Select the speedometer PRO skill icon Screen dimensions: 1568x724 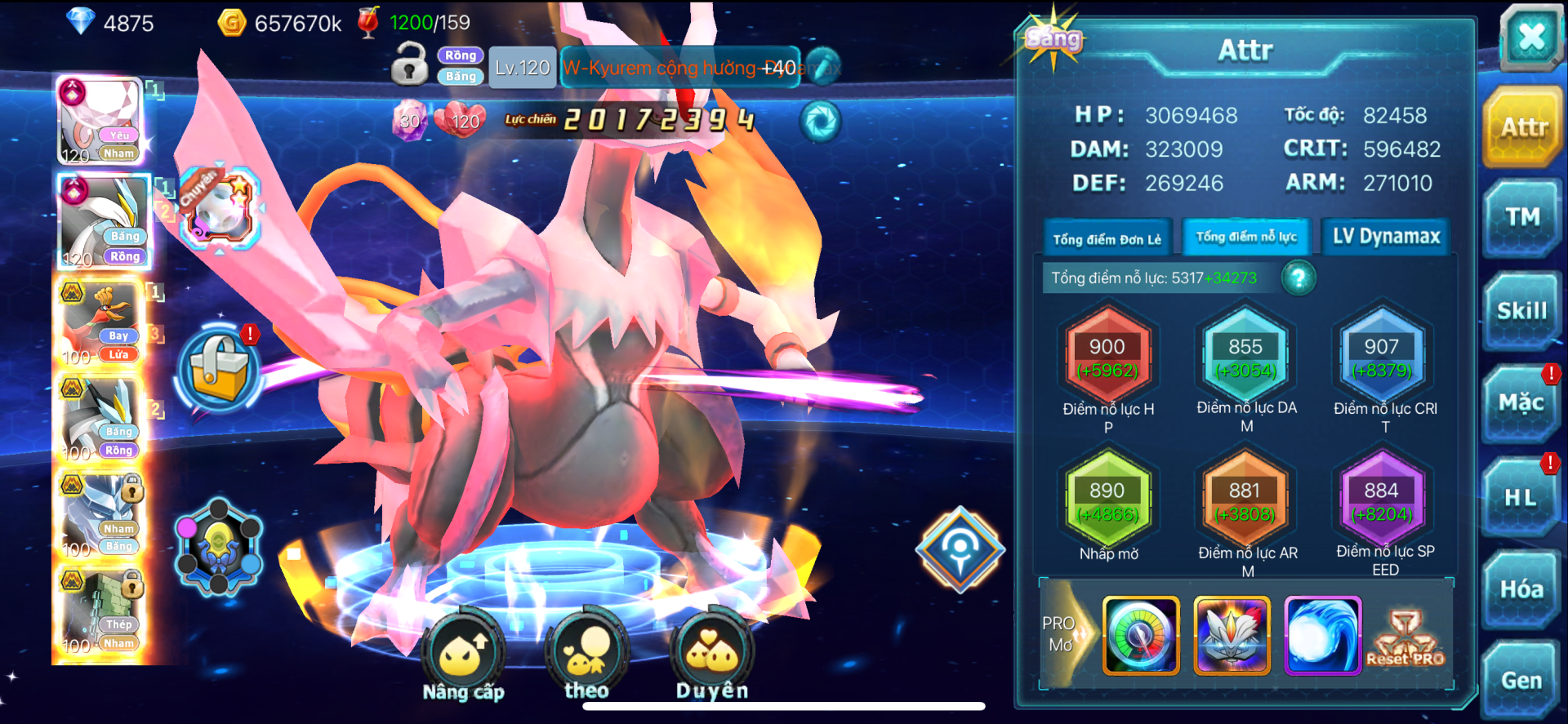(x=1141, y=635)
